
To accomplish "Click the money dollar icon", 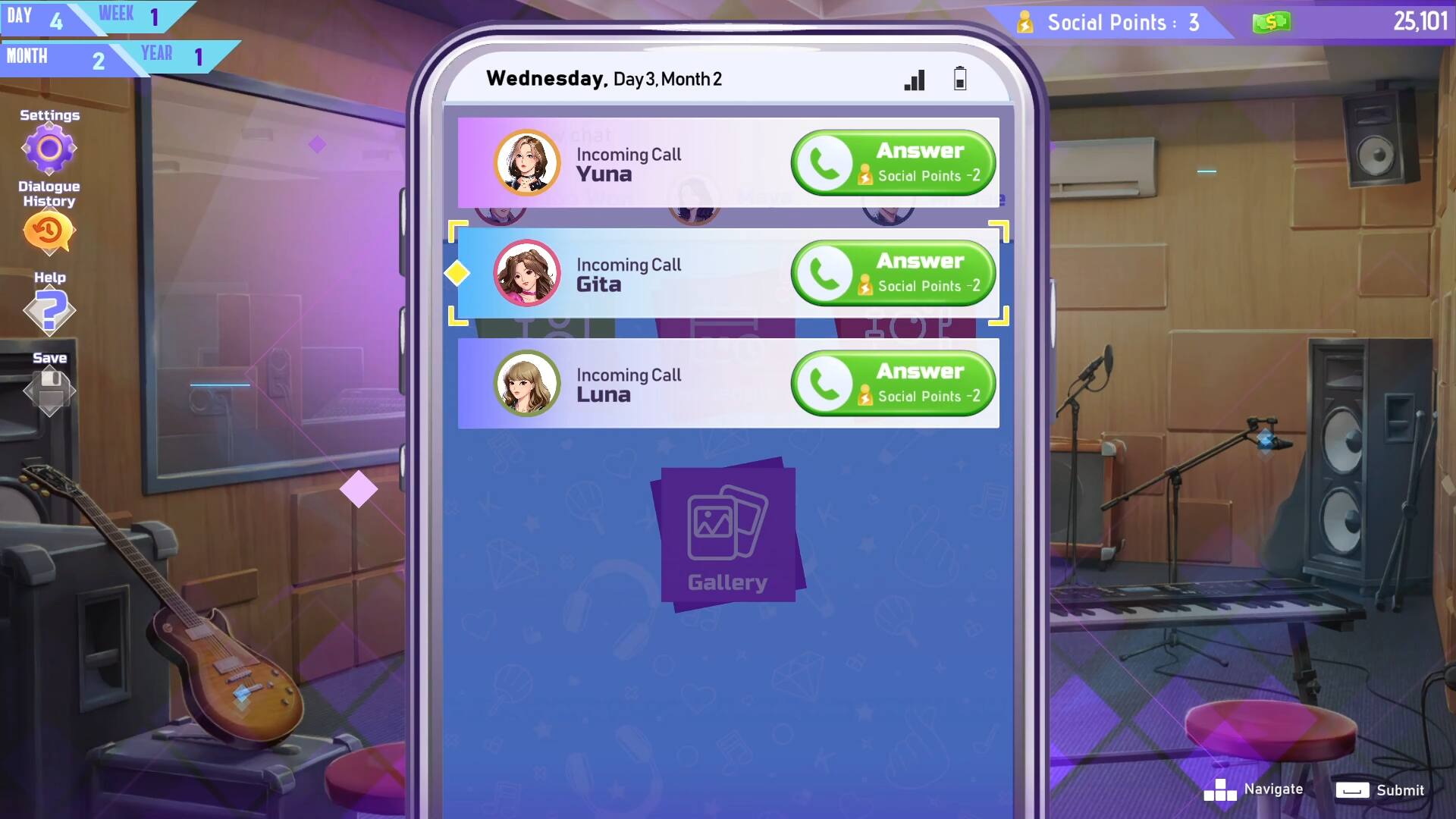I will tap(1271, 22).
